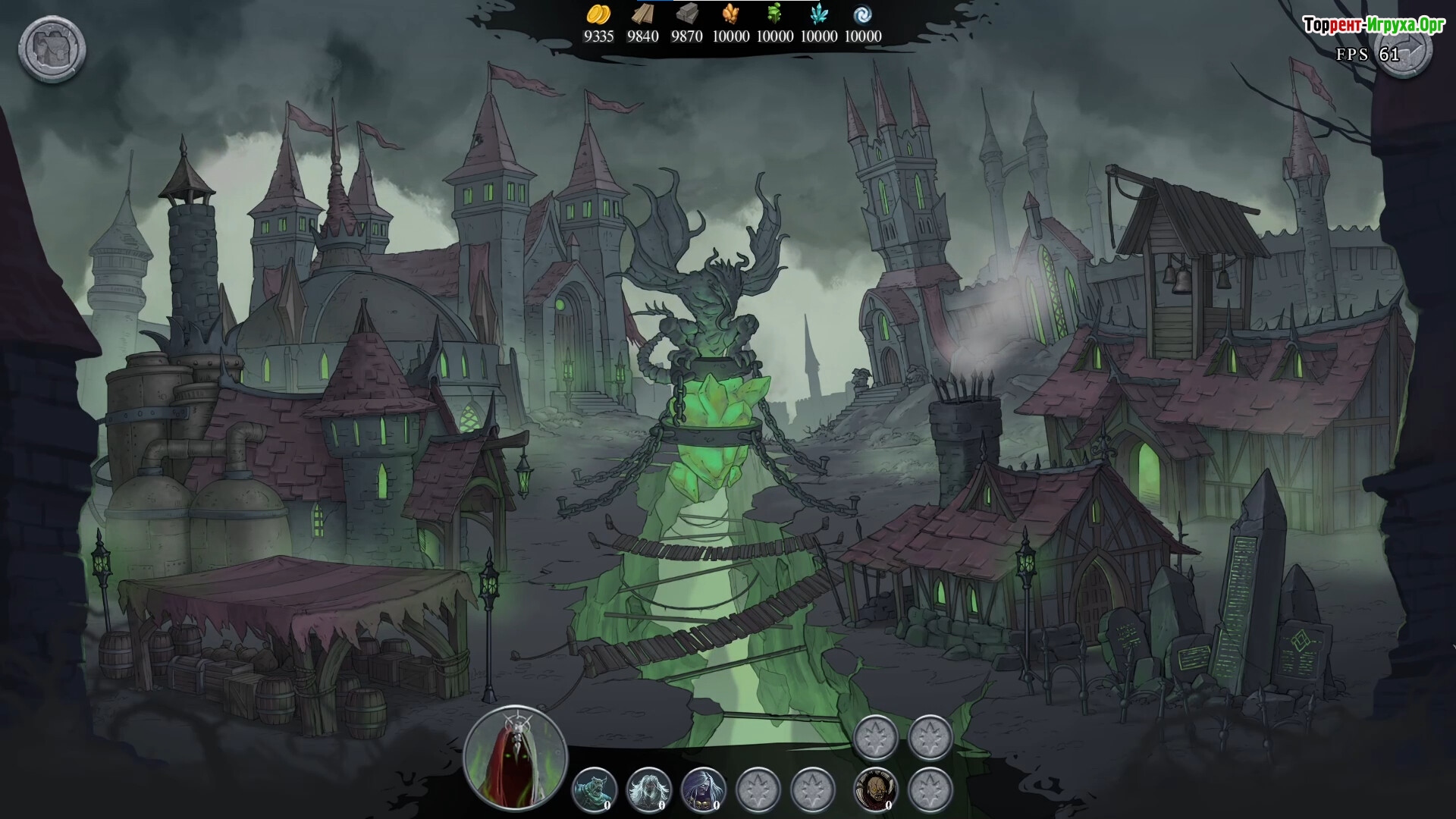Select the bald fanged creature unit slot

point(876,789)
